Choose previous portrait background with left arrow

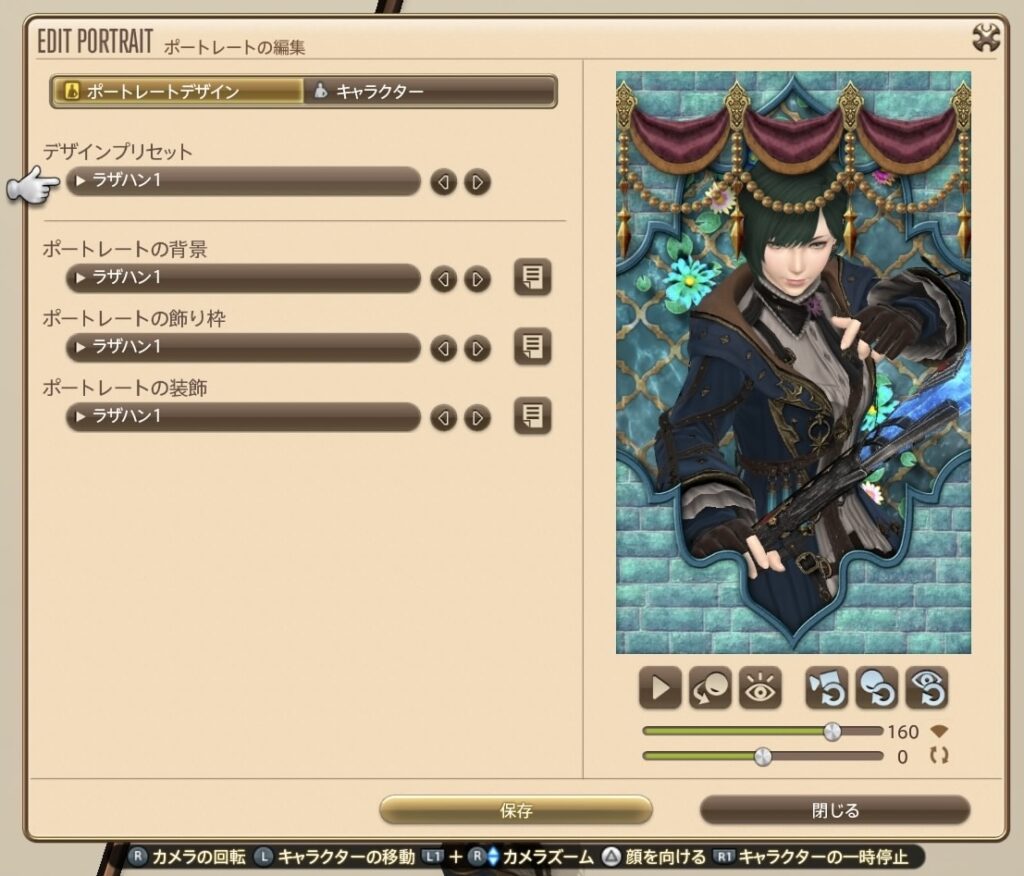[443, 279]
